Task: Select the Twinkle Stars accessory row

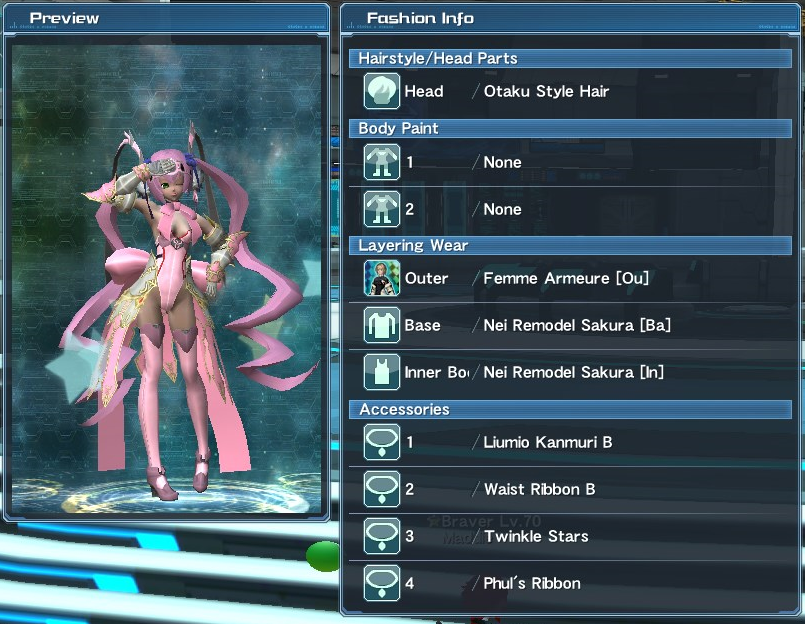Action: tap(570, 536)
